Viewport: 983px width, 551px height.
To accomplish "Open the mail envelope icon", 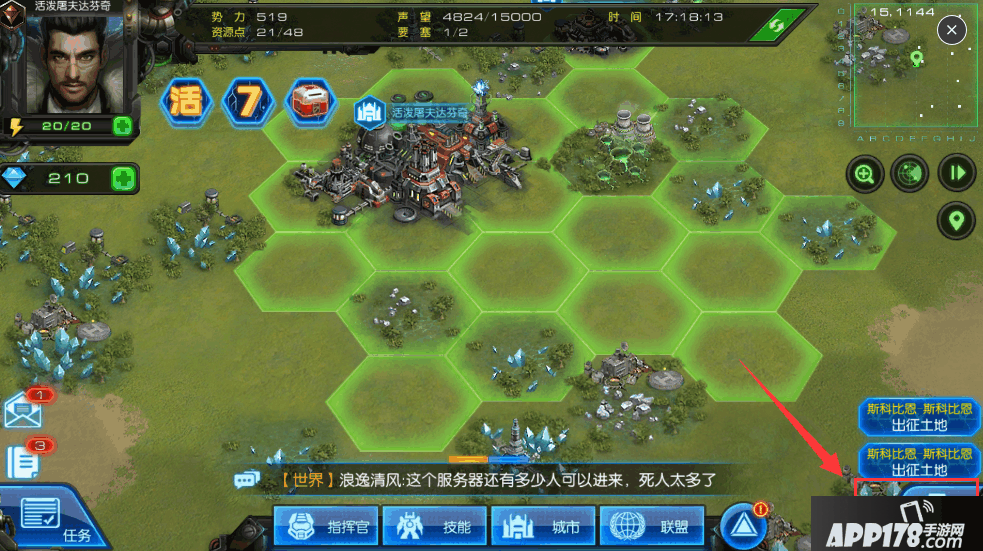I will (x=25, y=410).
